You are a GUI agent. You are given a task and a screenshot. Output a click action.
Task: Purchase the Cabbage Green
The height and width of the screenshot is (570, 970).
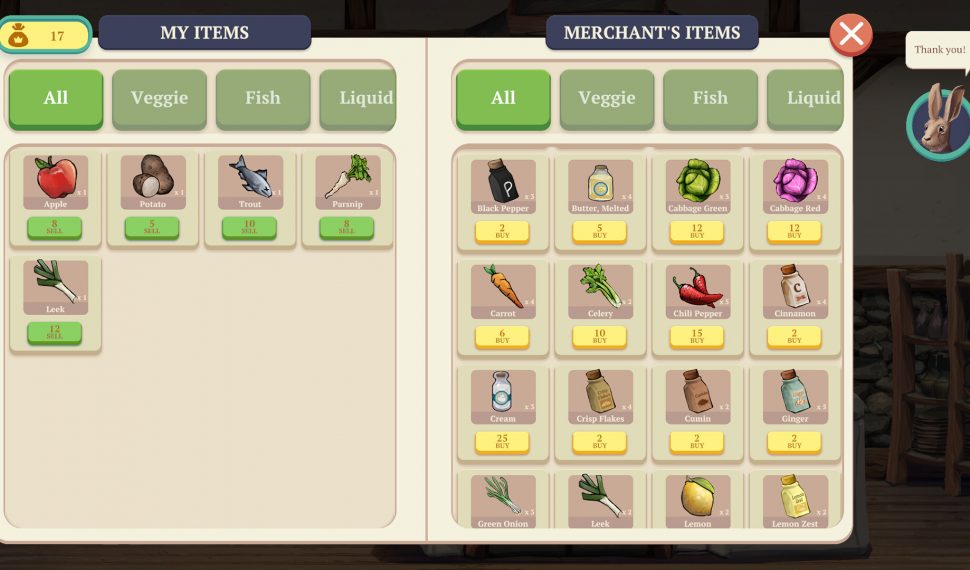point(697,232)
